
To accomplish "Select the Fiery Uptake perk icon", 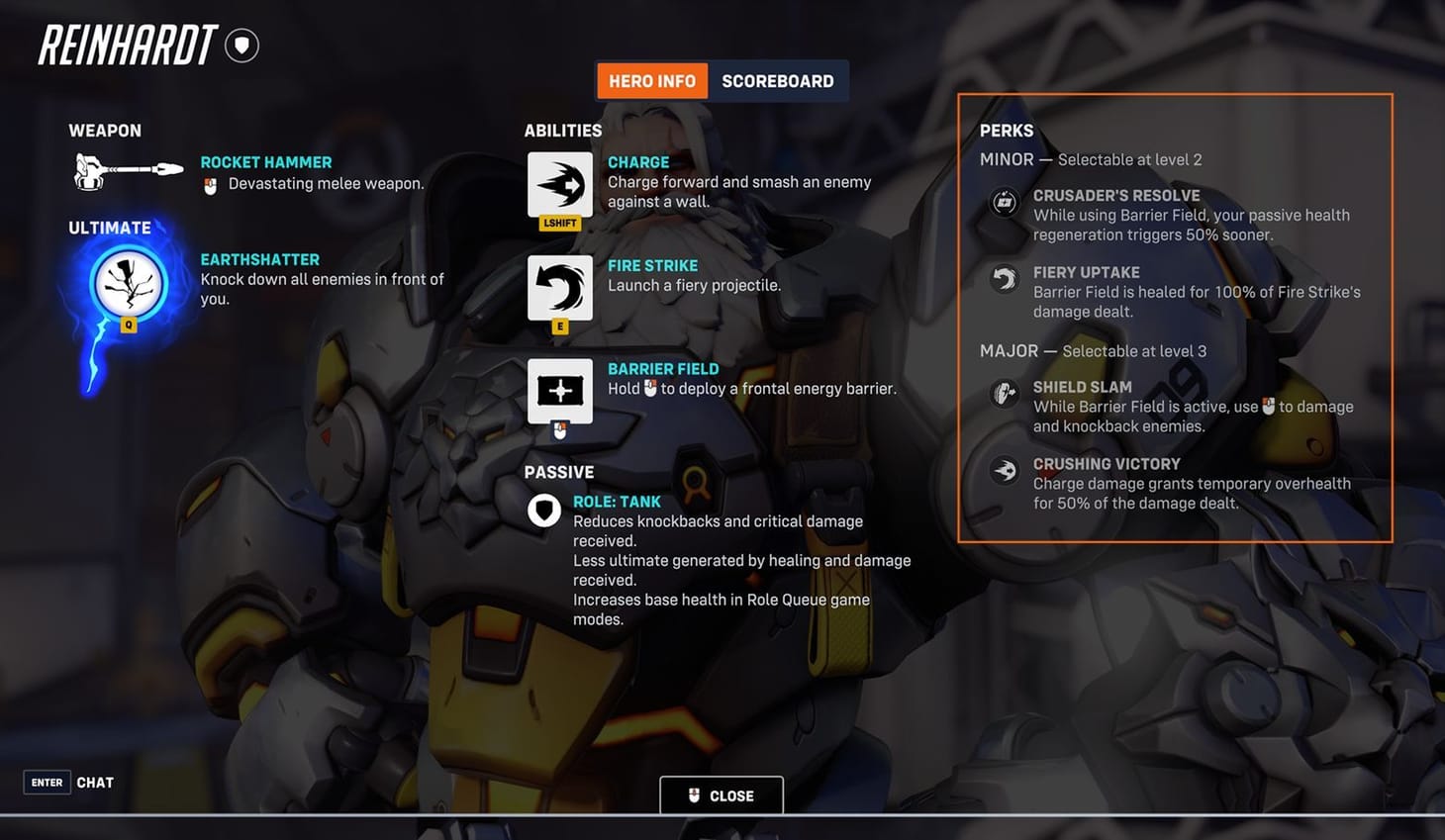I will point(1004,278).
